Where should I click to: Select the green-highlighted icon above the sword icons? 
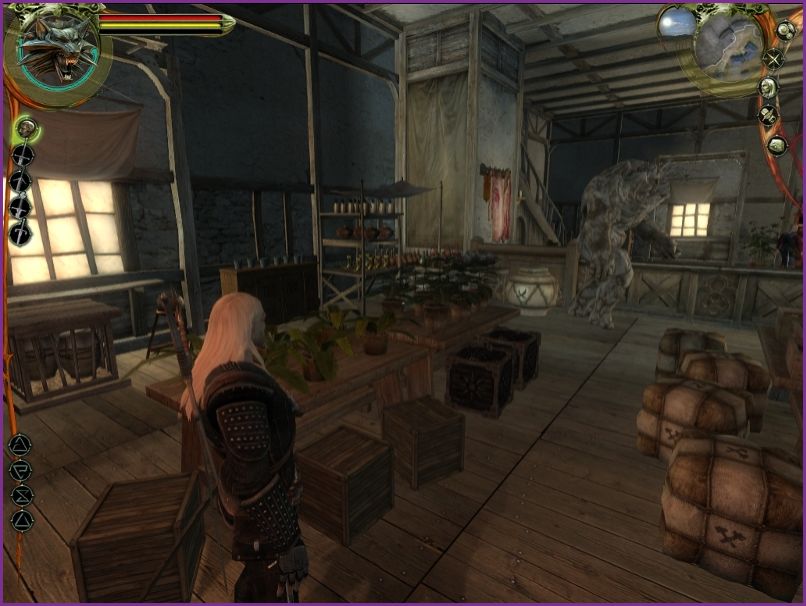[x=25, y=128]
